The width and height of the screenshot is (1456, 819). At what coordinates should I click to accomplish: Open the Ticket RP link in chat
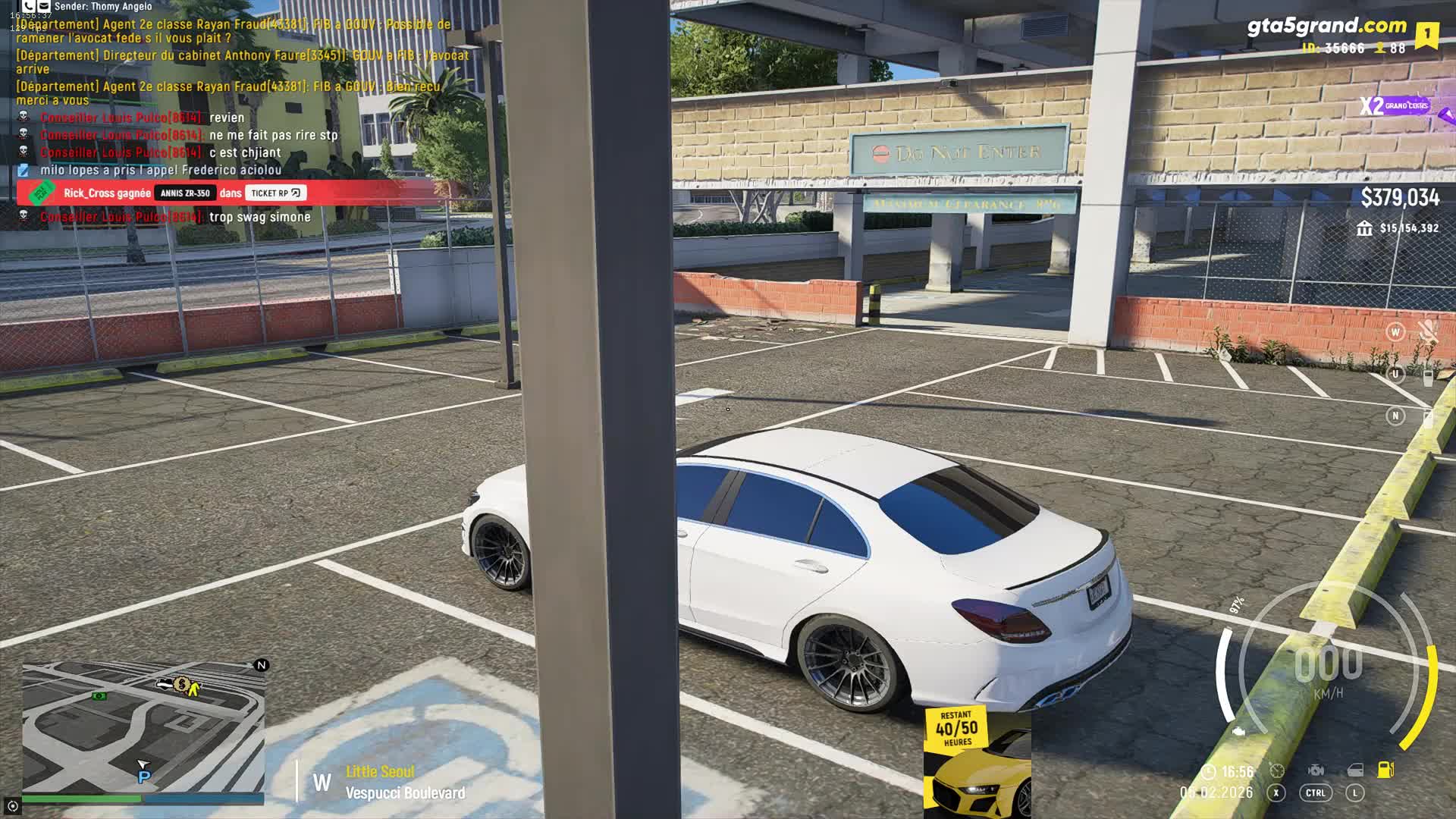(275, 193)
